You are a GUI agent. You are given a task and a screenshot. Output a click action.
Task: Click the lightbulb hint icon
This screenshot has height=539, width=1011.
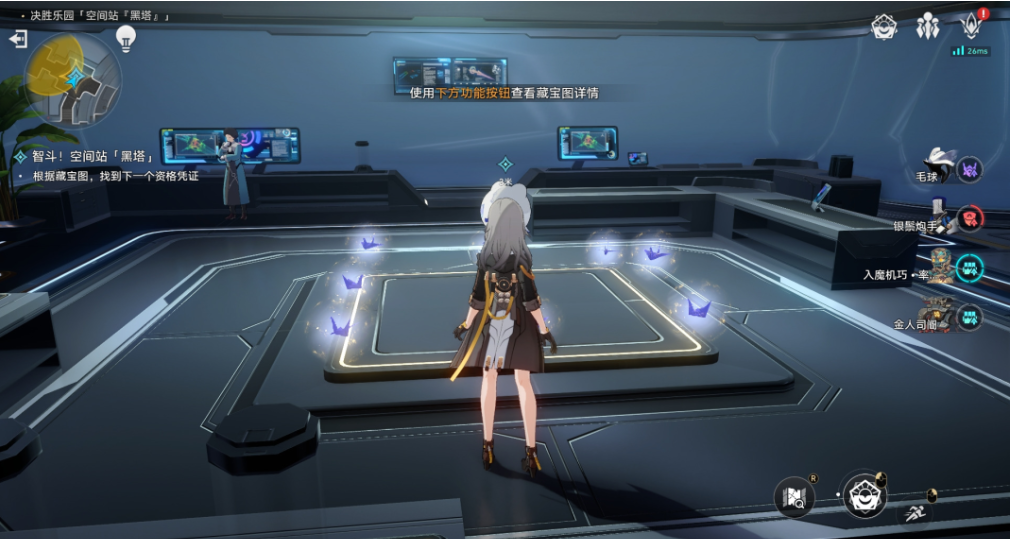click(126, 38)
